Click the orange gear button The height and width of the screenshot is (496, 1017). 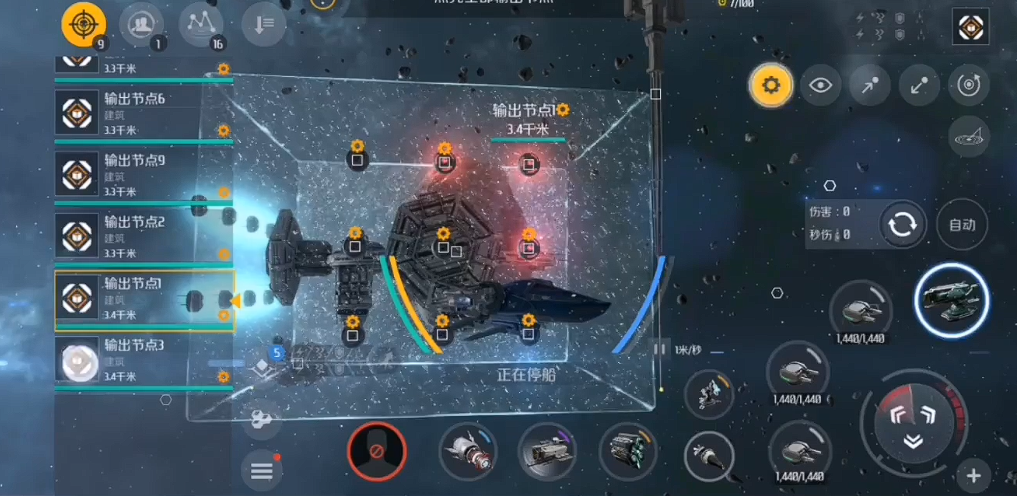[x=771, y=86]
